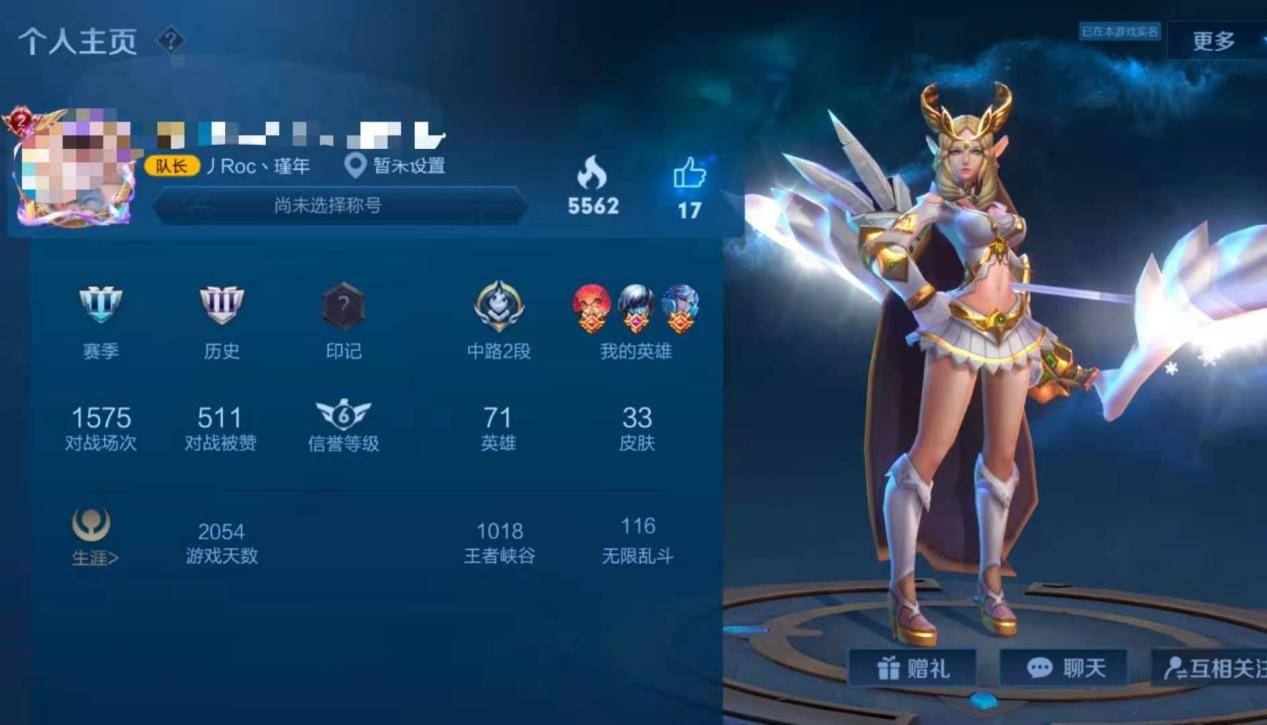Open the player's pixelated avatar

click(x=74, y=166)
